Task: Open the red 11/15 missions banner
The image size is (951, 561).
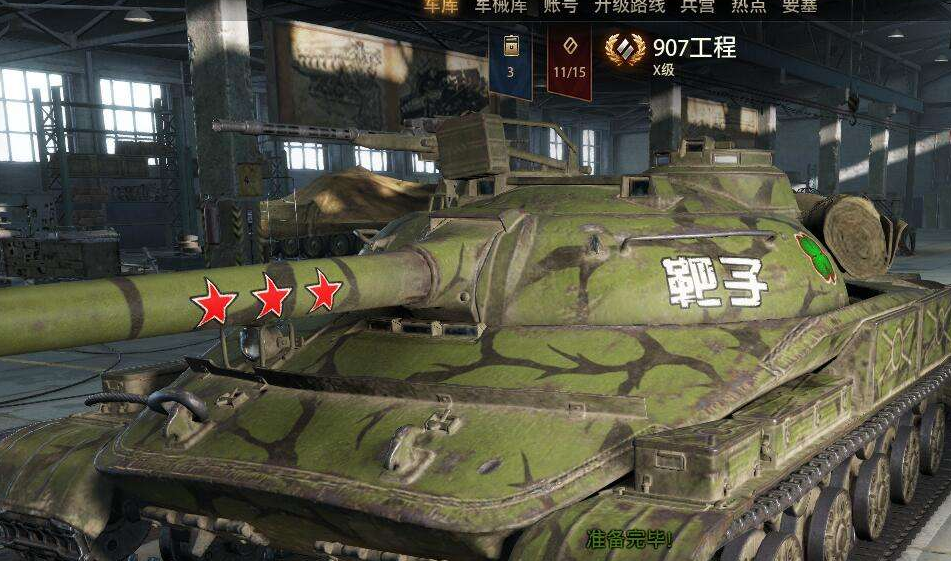Action: [569, 60]
